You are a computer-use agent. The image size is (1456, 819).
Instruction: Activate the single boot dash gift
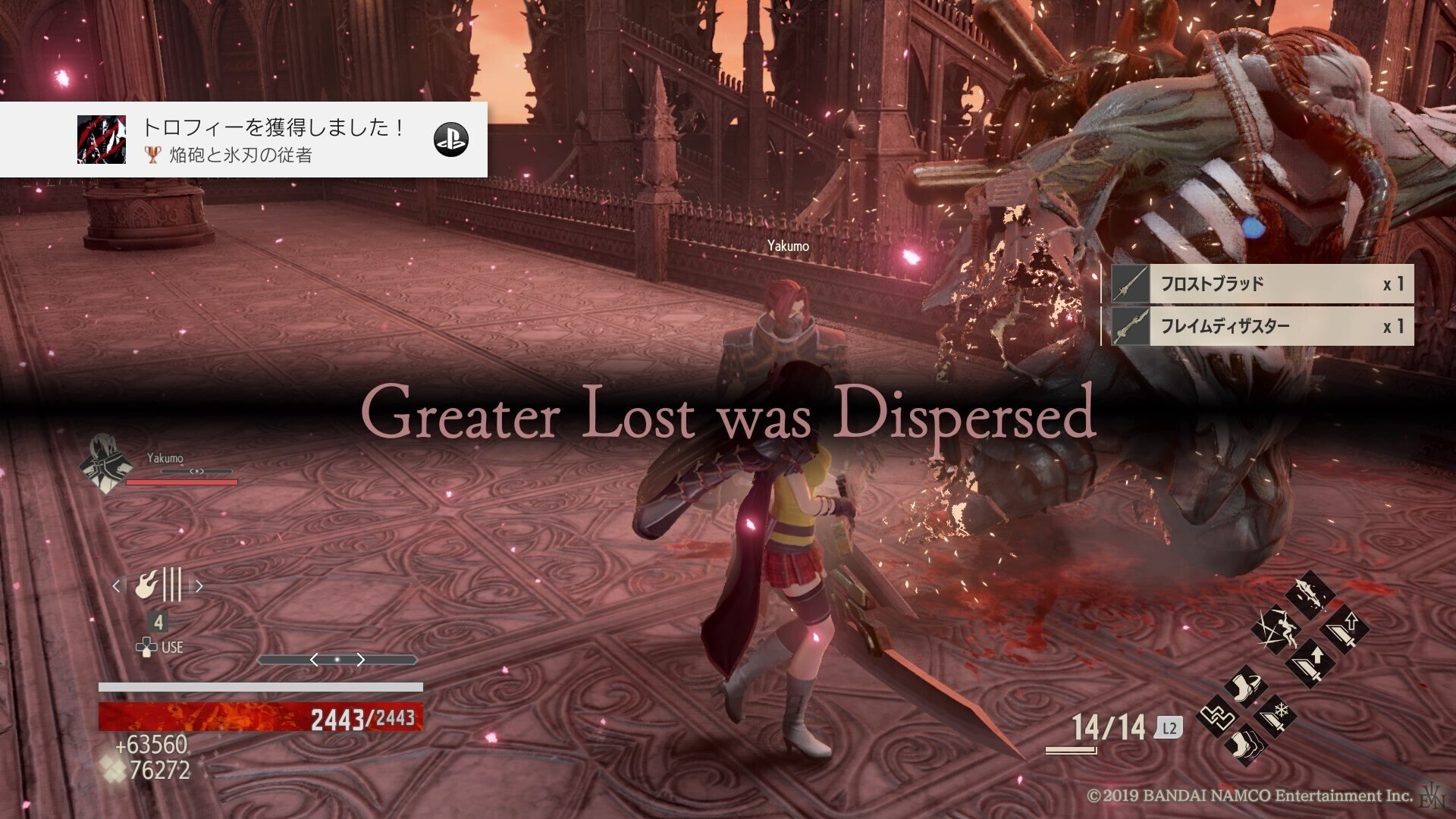pos(1247,687)
